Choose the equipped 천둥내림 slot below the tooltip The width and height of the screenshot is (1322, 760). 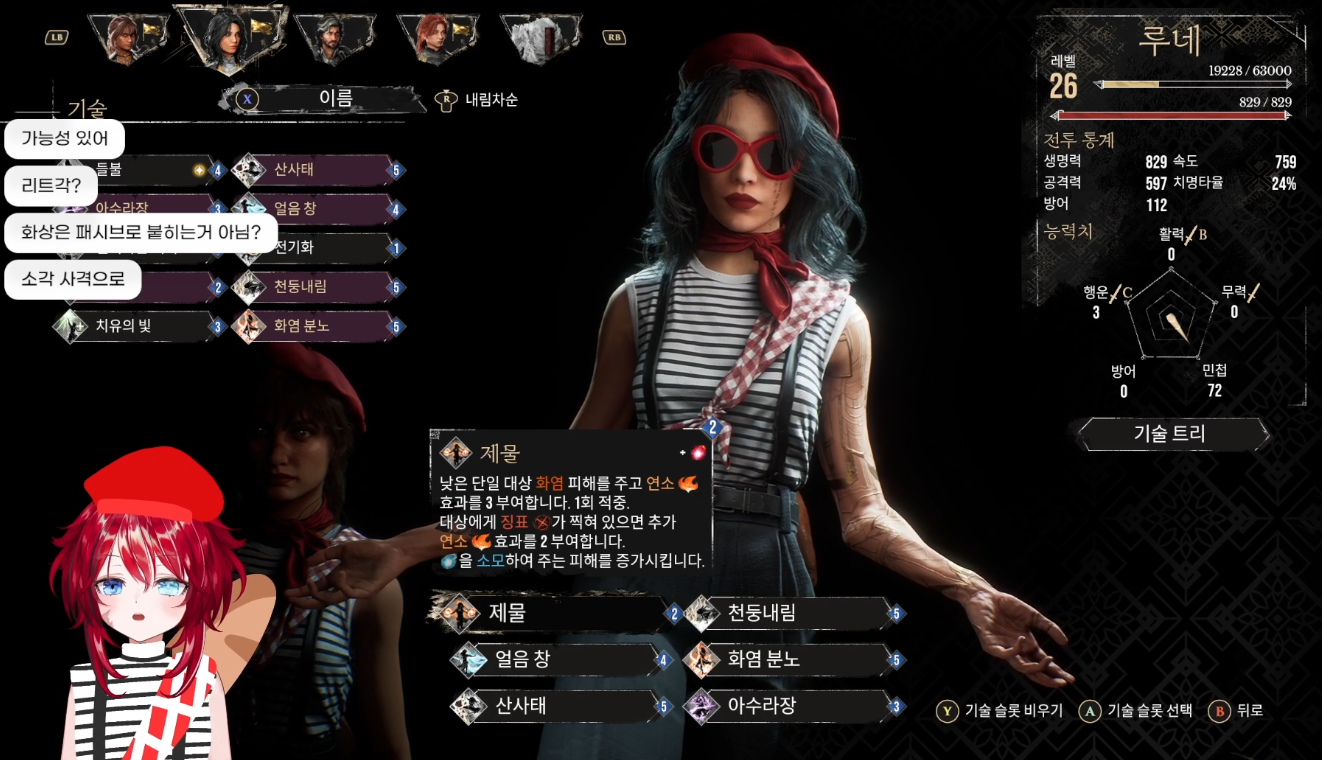coord(790,613)
